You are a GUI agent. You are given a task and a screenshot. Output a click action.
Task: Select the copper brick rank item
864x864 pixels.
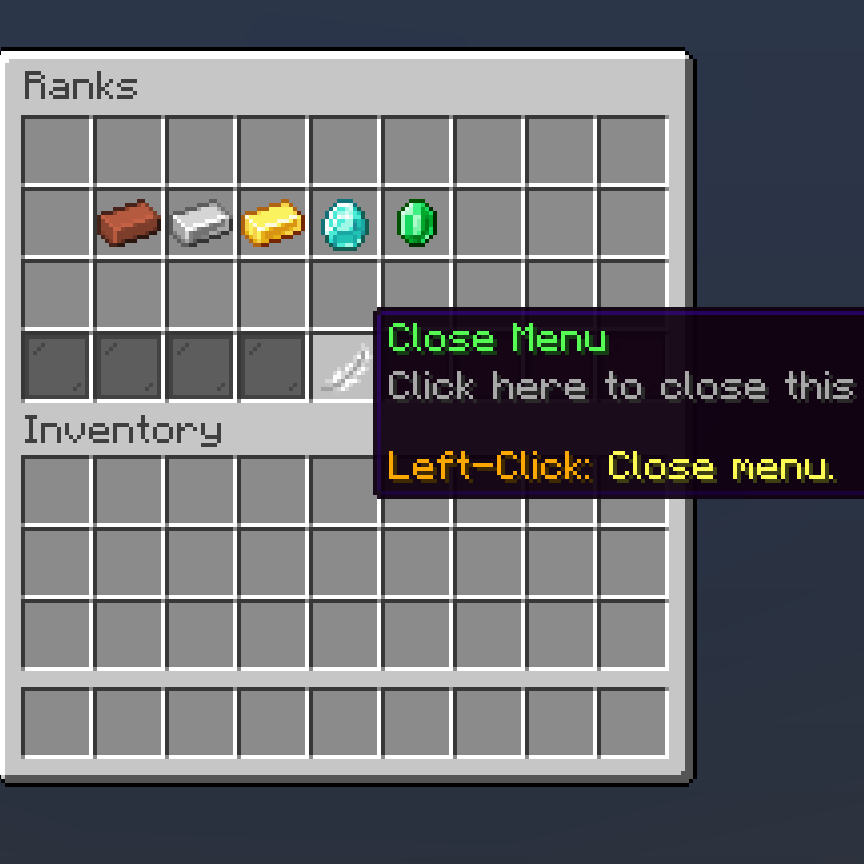click(x=128, y=222)
